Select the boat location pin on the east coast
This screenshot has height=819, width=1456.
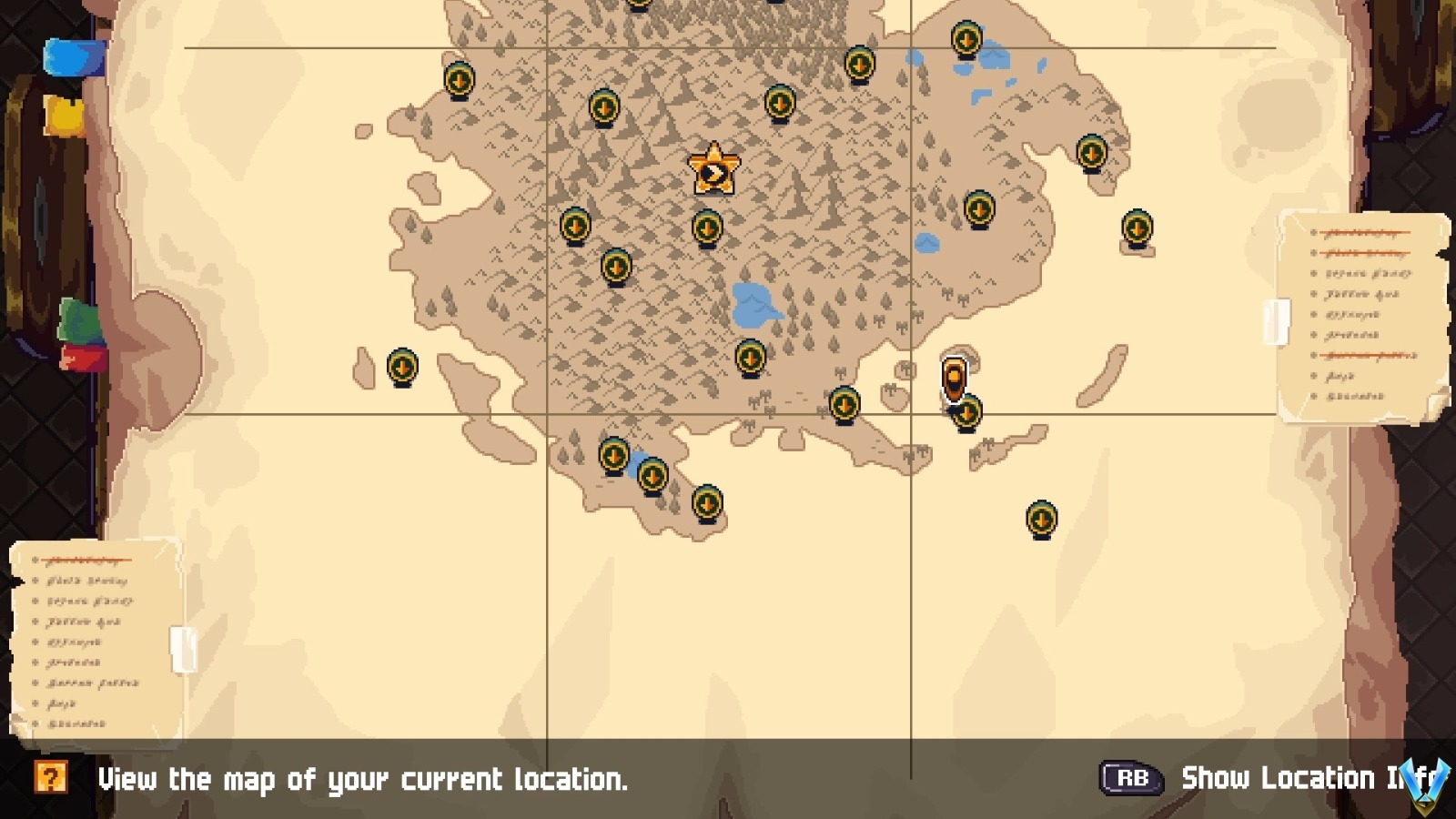coord(954,373)
